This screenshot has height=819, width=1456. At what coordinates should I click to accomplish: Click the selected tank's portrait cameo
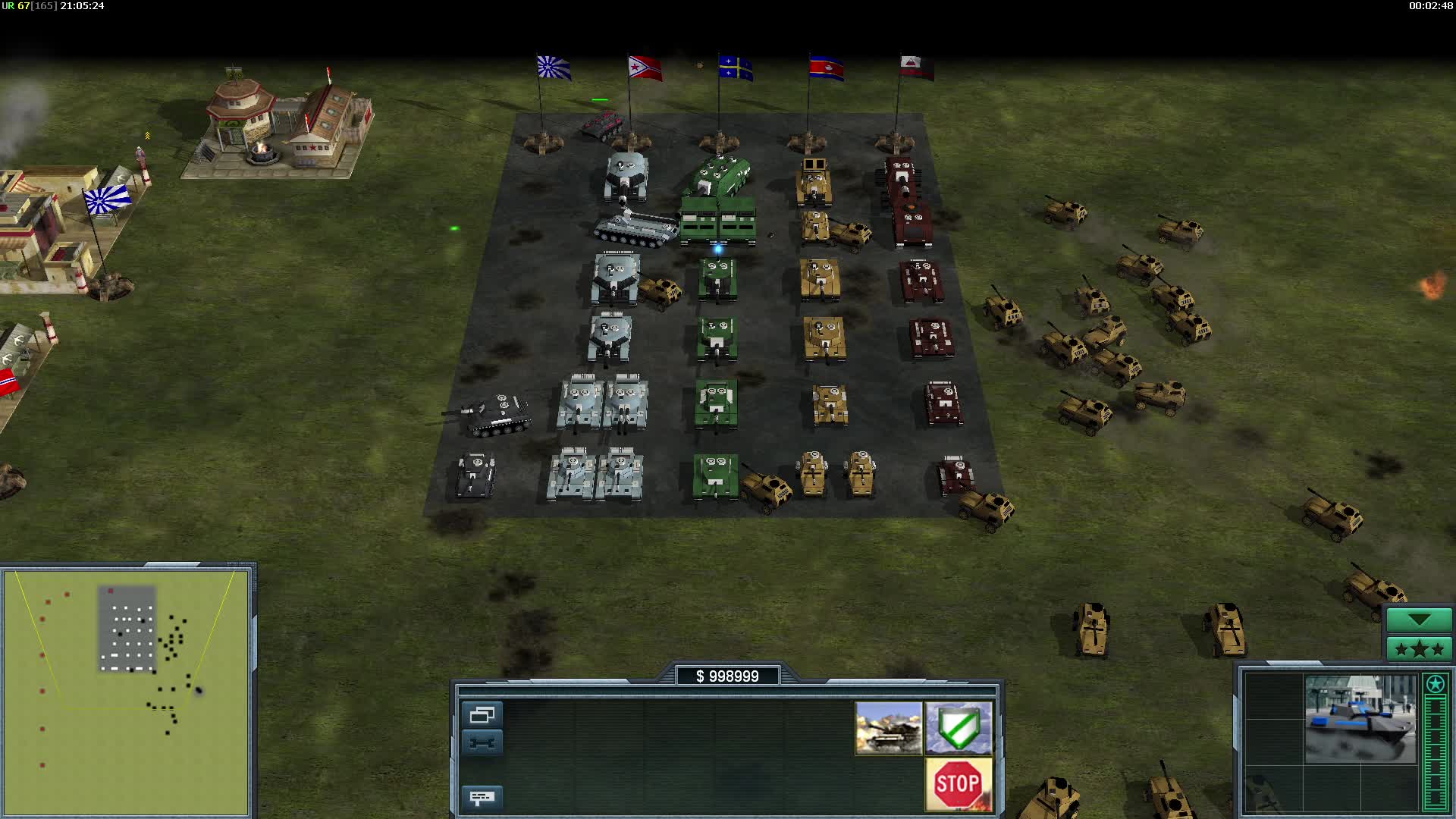[x=889, y=730]
